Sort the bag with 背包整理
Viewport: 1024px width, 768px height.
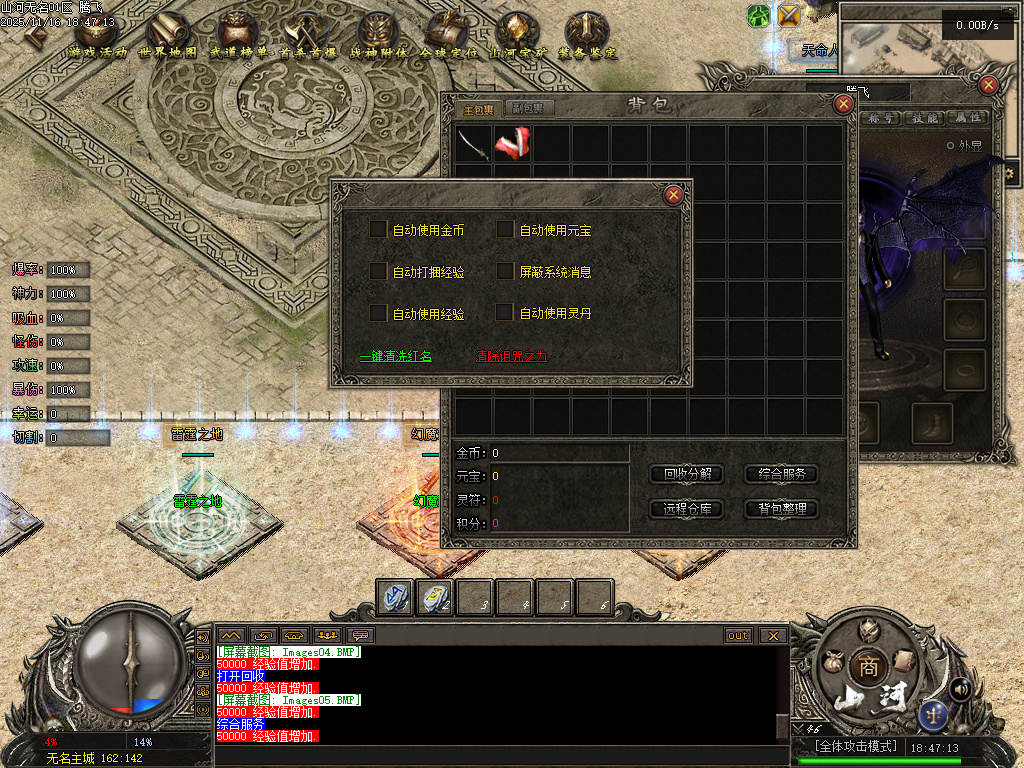click(x=781, y=509)
